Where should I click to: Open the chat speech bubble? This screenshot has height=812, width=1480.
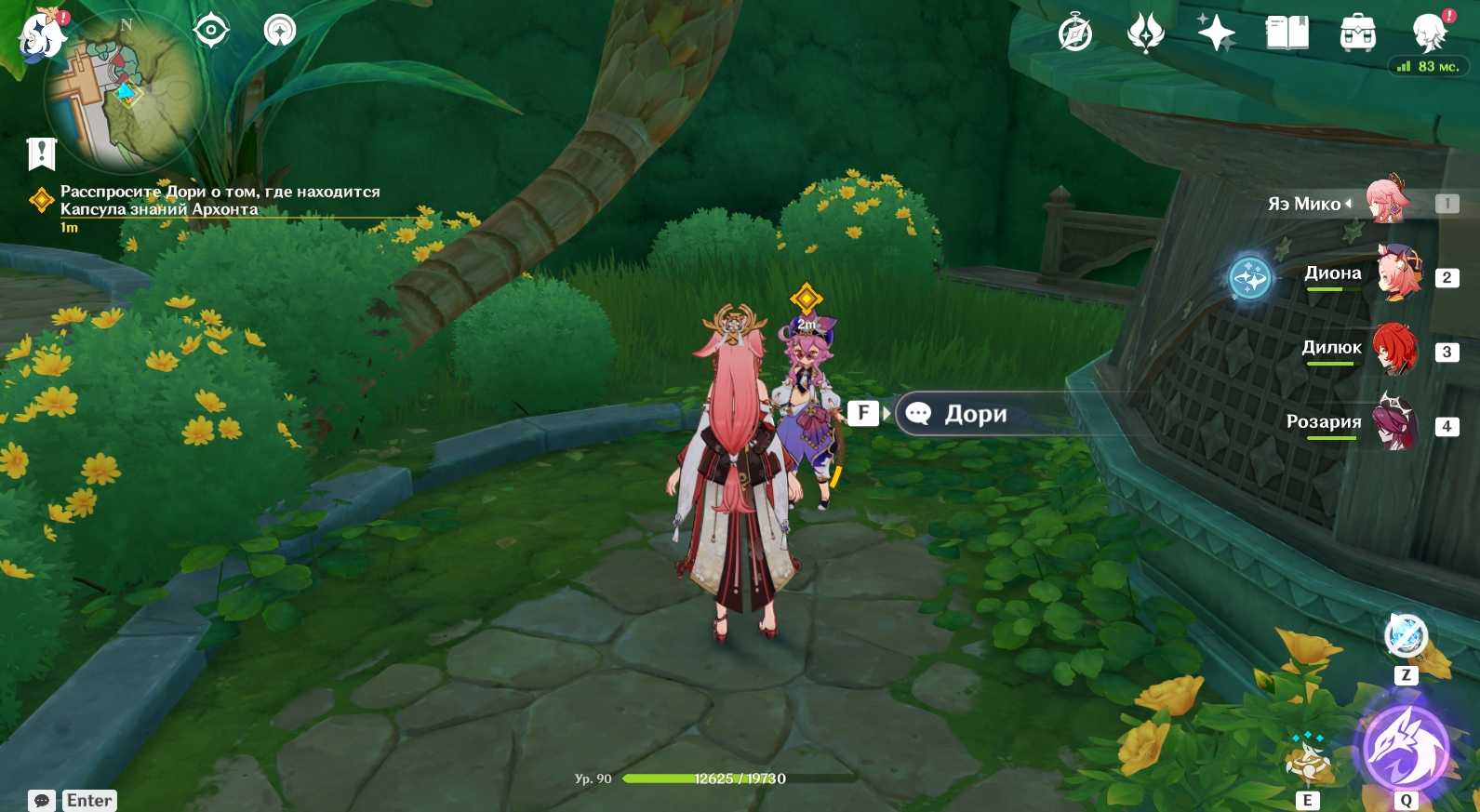pyautogui.click(x=42, y=800)
